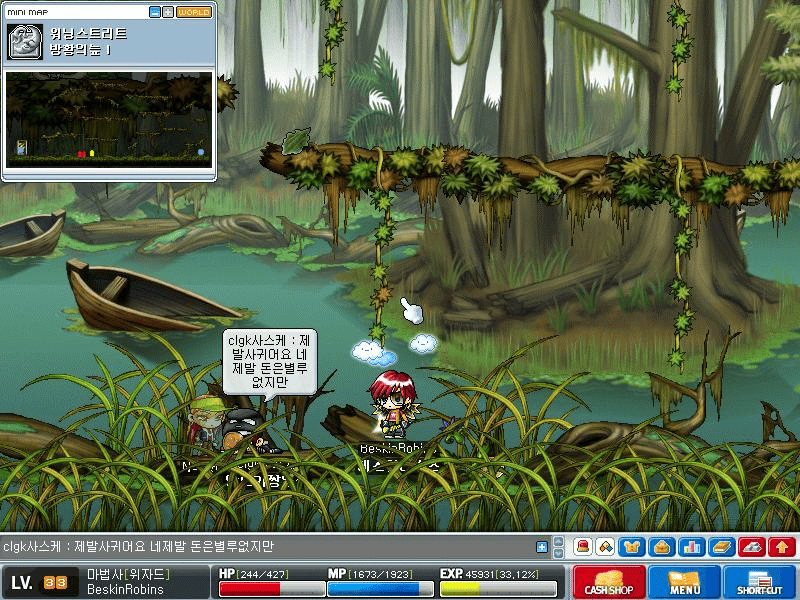Click the chat scroll down arrow
This screenshot has width=800, height=600.
coord(559,552)
